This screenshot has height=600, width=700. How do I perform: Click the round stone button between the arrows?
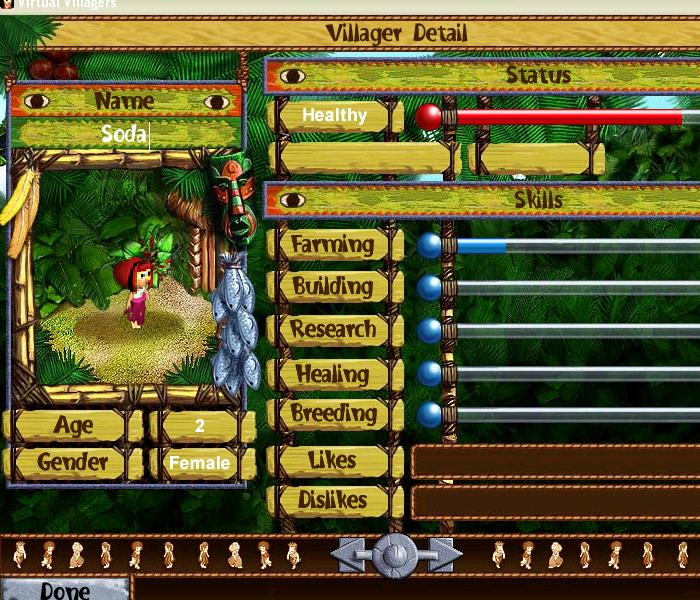396,553
